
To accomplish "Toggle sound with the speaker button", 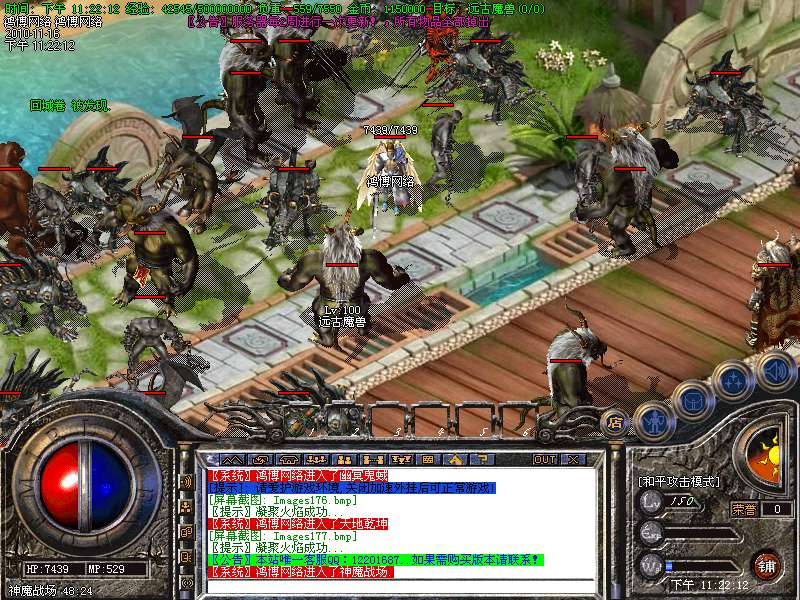I will coord(775,371).
